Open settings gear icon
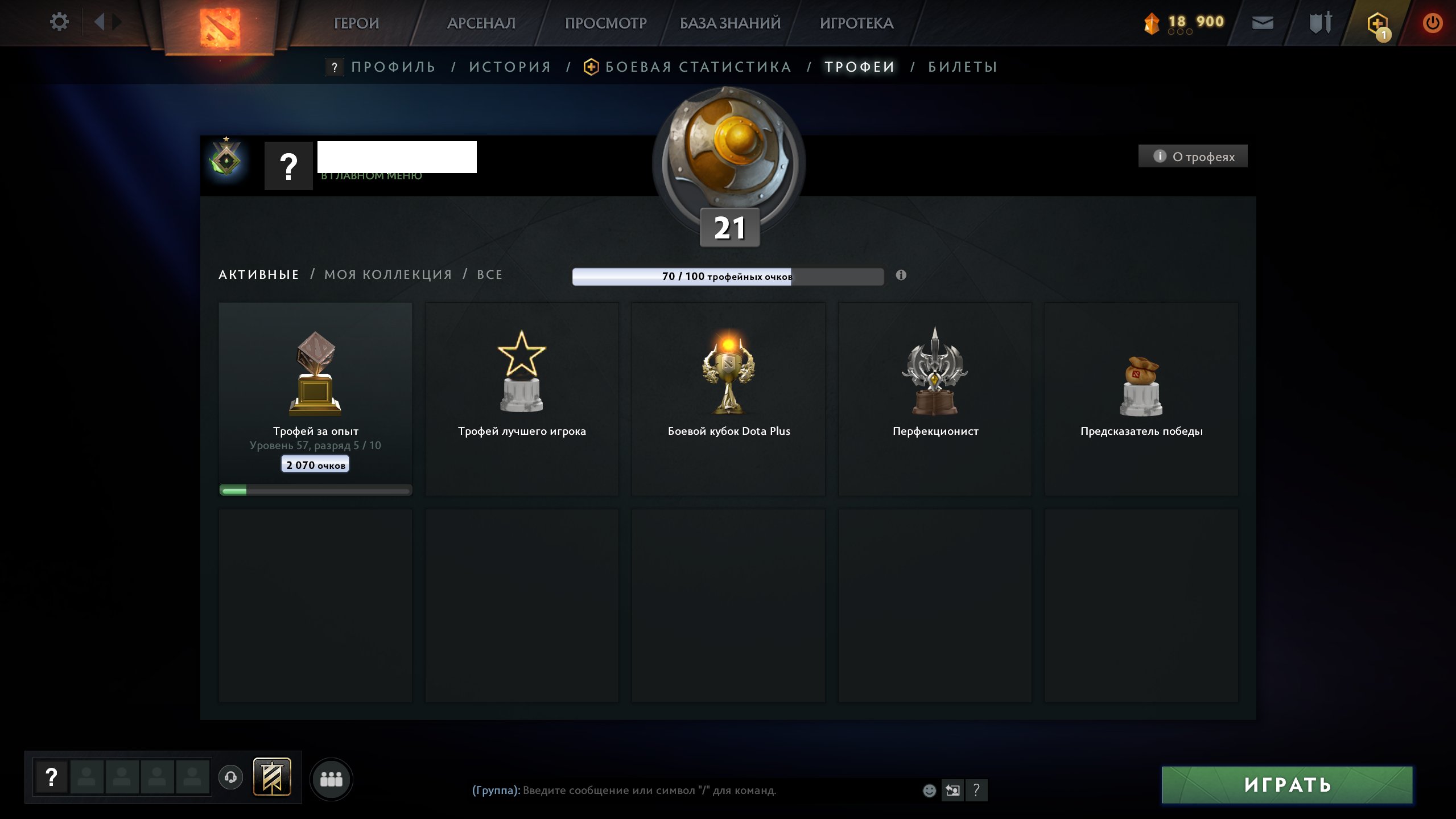The height and width of the screenshot is (819, 1456). 59,21
